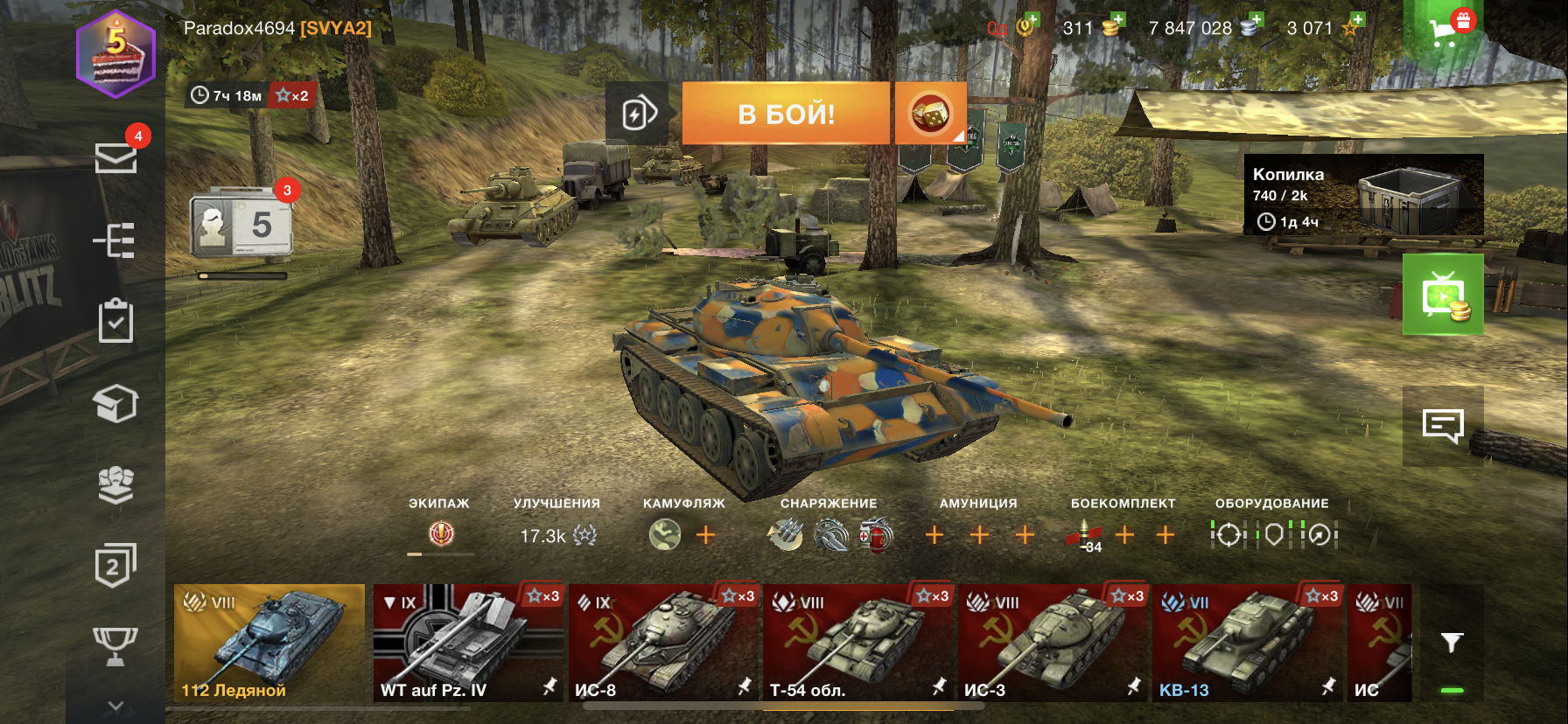
Task: Select the ИС-3 tank in carousel
Action: [x=1053, y=643]
